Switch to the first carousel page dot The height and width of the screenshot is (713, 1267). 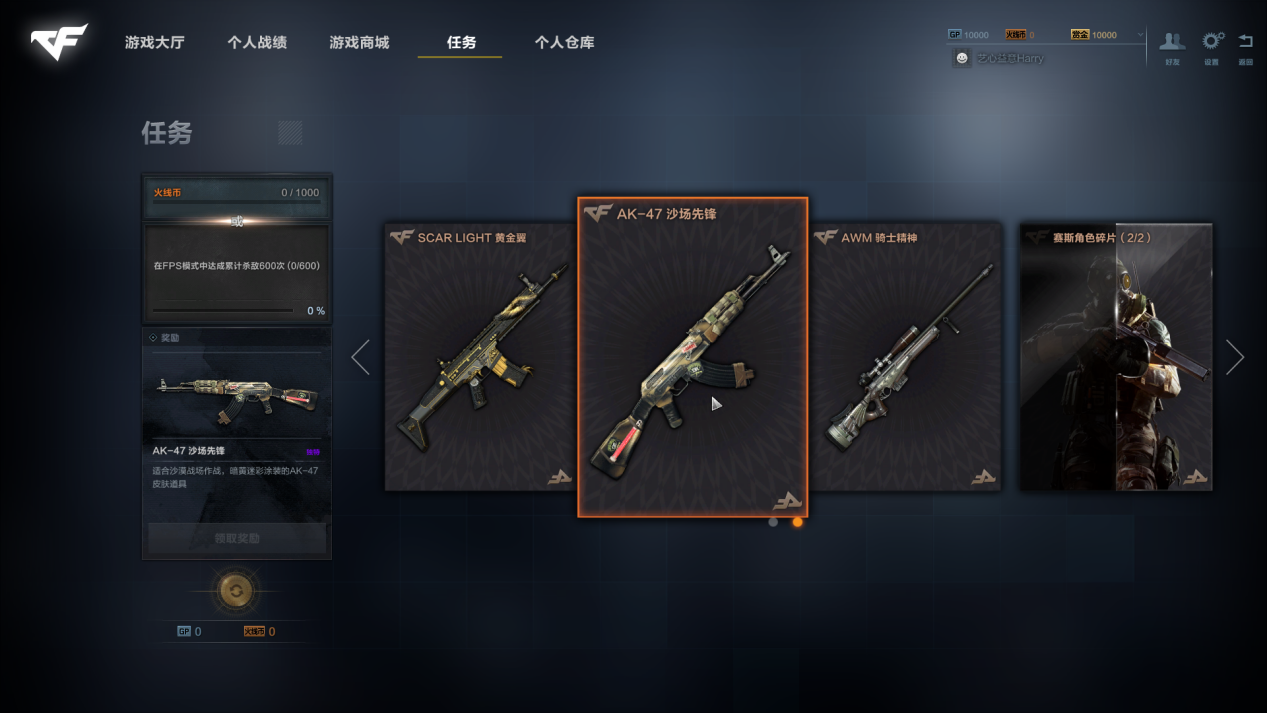coord(773,522)
